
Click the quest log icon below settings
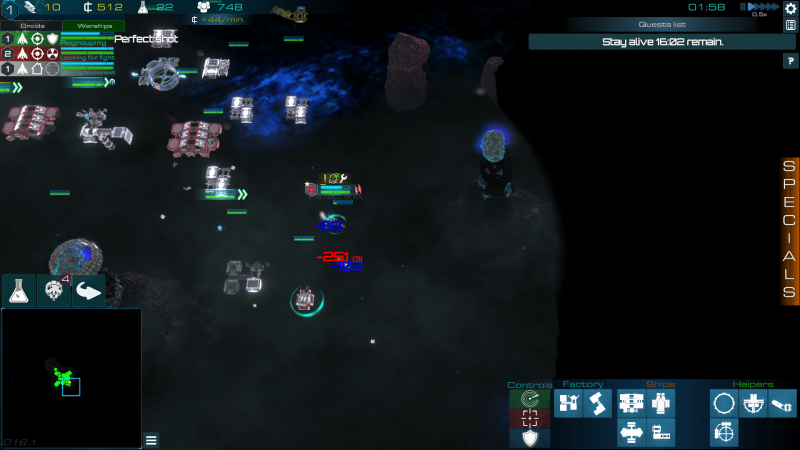click(x=791, y=25)
